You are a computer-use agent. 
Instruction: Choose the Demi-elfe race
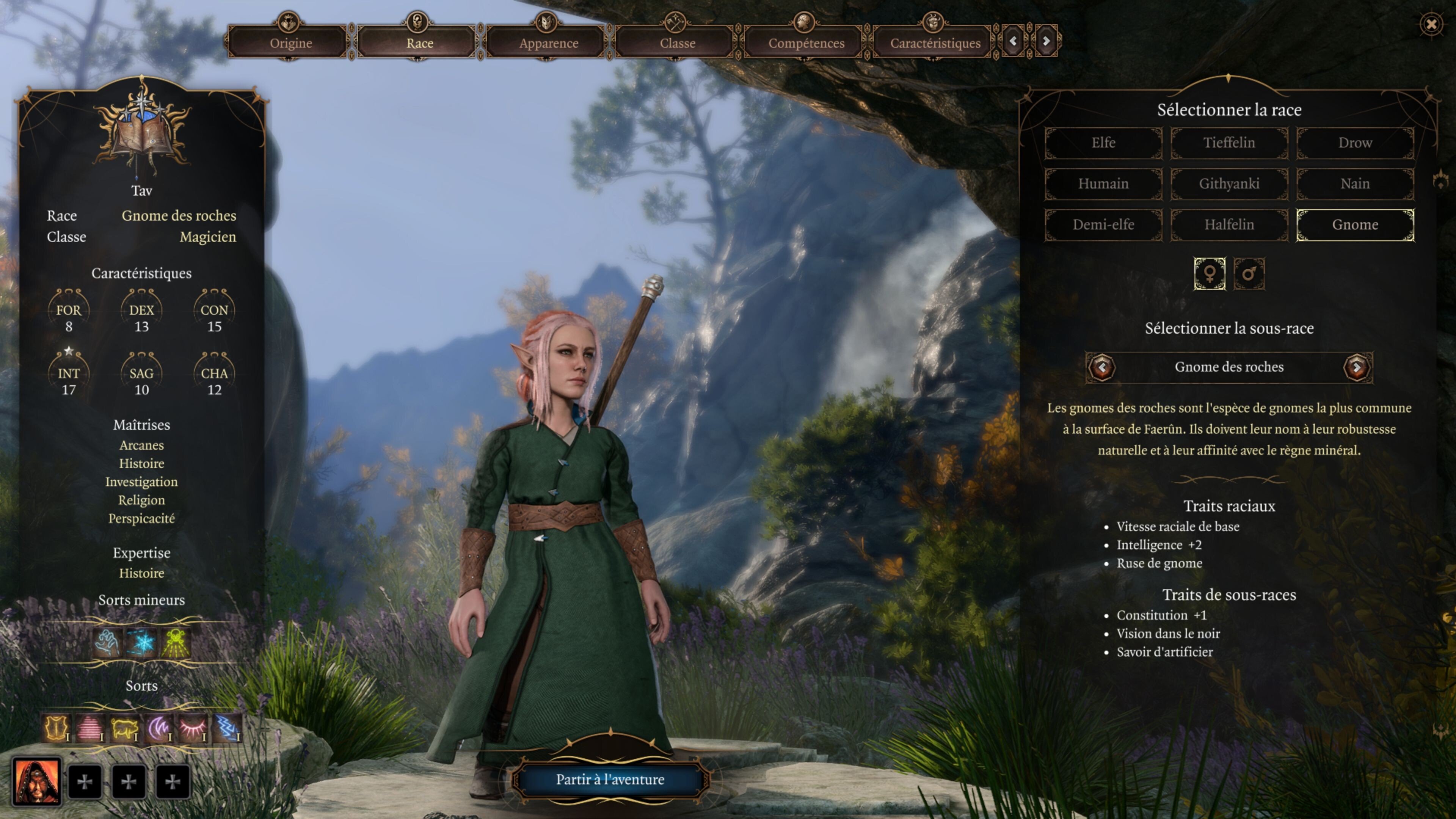coord(1103,224)
